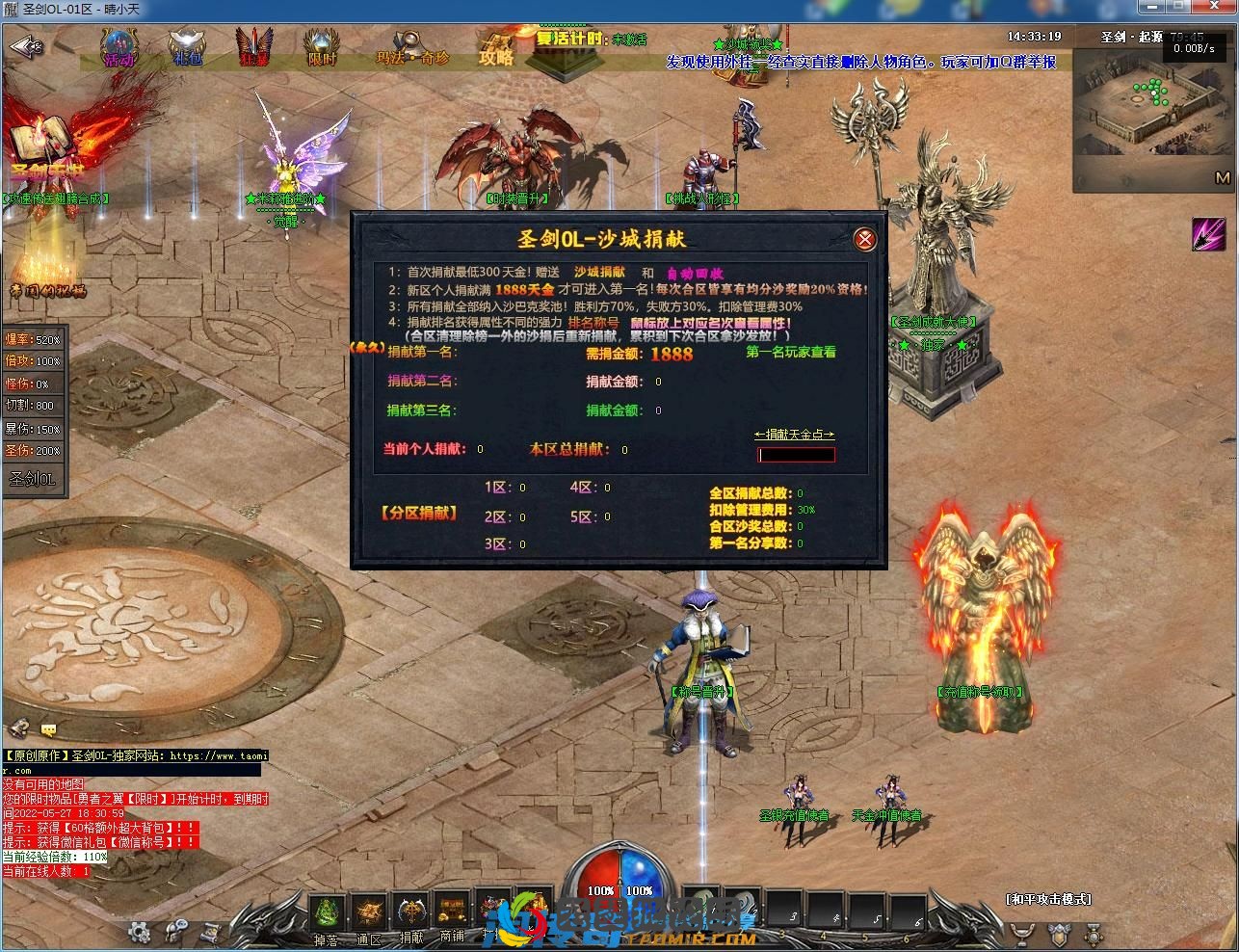1239x952 pixels.
Task: Open the 捐献 (Donation) bottom bar icon
Action: pyautogui.click(x=409, y=913)
